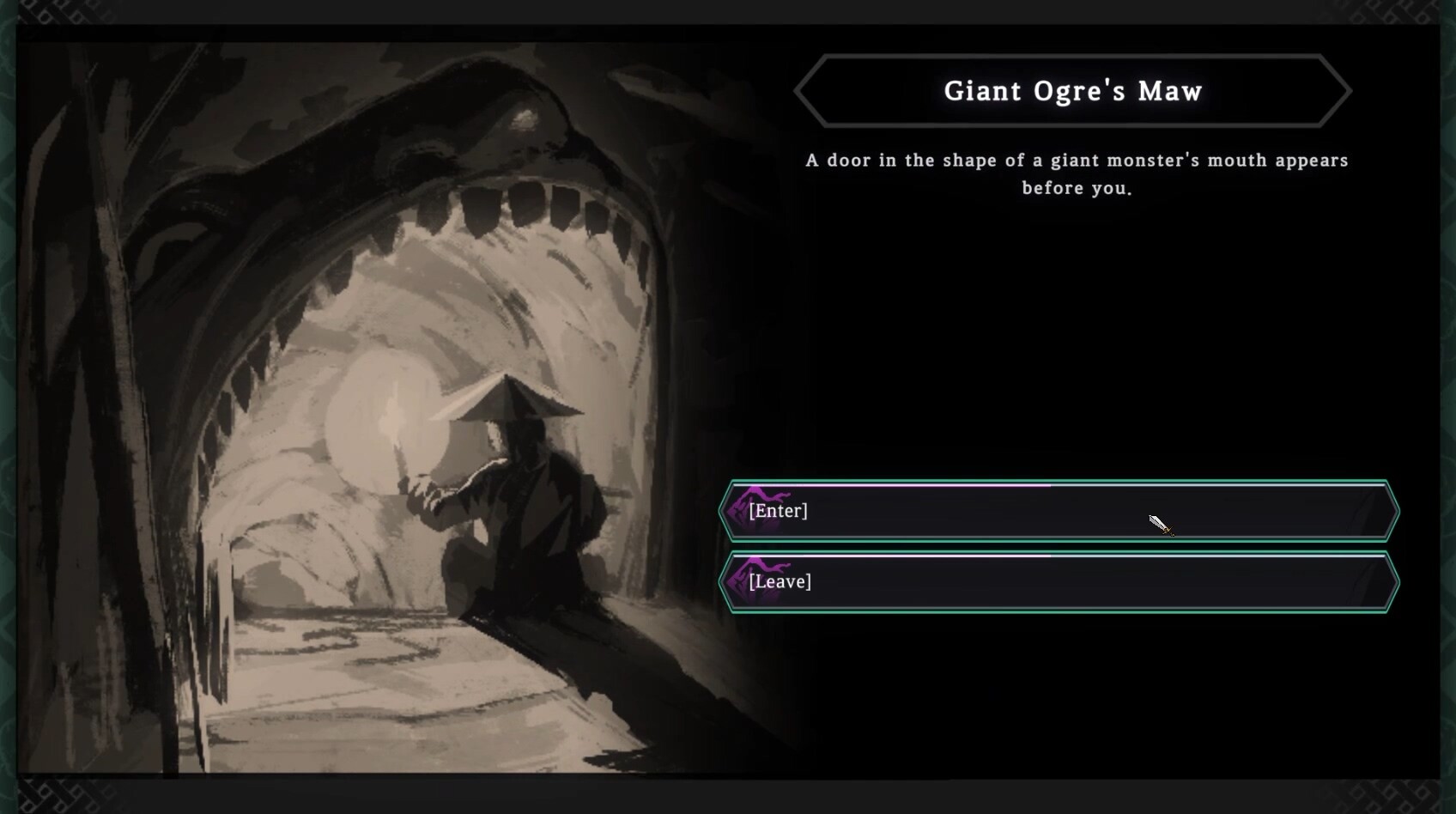Select the [Leave] option

(1059, 582)
